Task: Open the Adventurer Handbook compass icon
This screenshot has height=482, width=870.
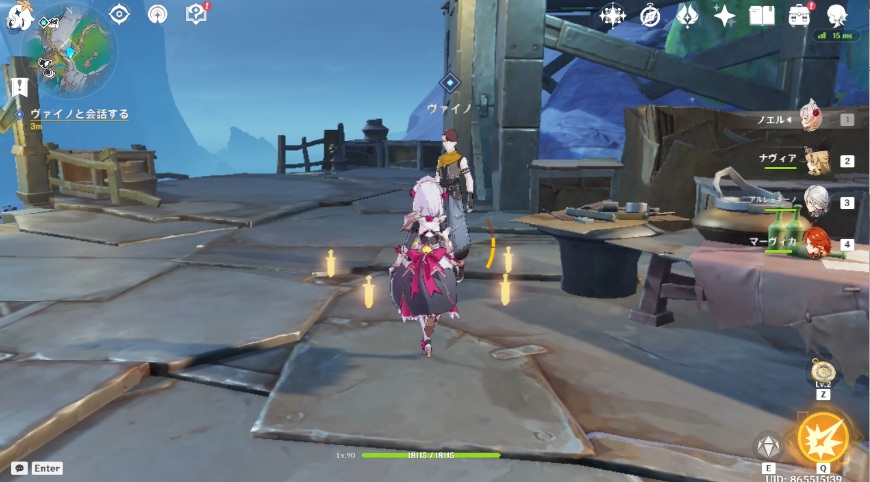Action: click(650, 15)
